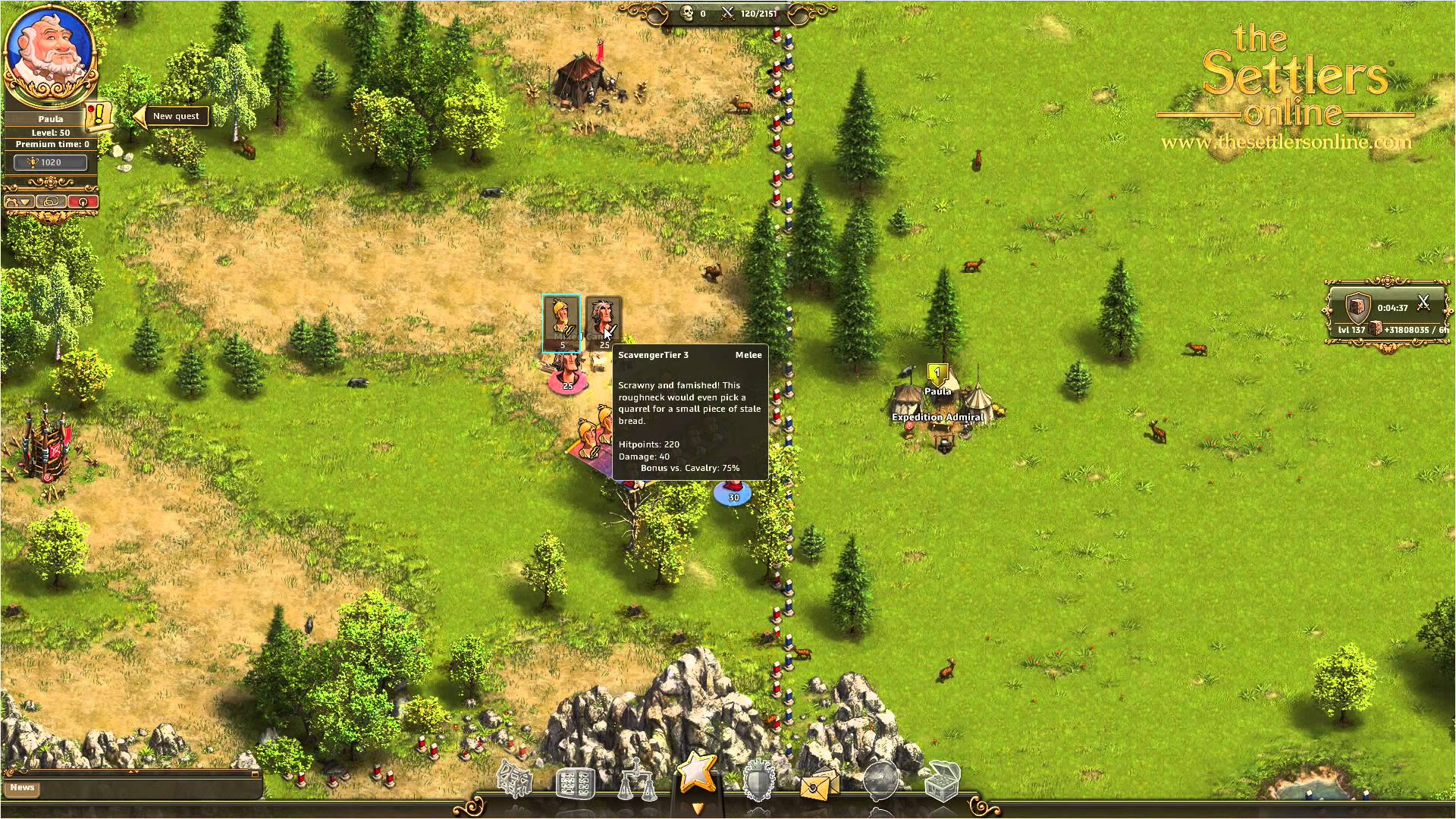Click the chain link button
The height and width of the screenshot is (819, 1456).
(x=51, y=202)
